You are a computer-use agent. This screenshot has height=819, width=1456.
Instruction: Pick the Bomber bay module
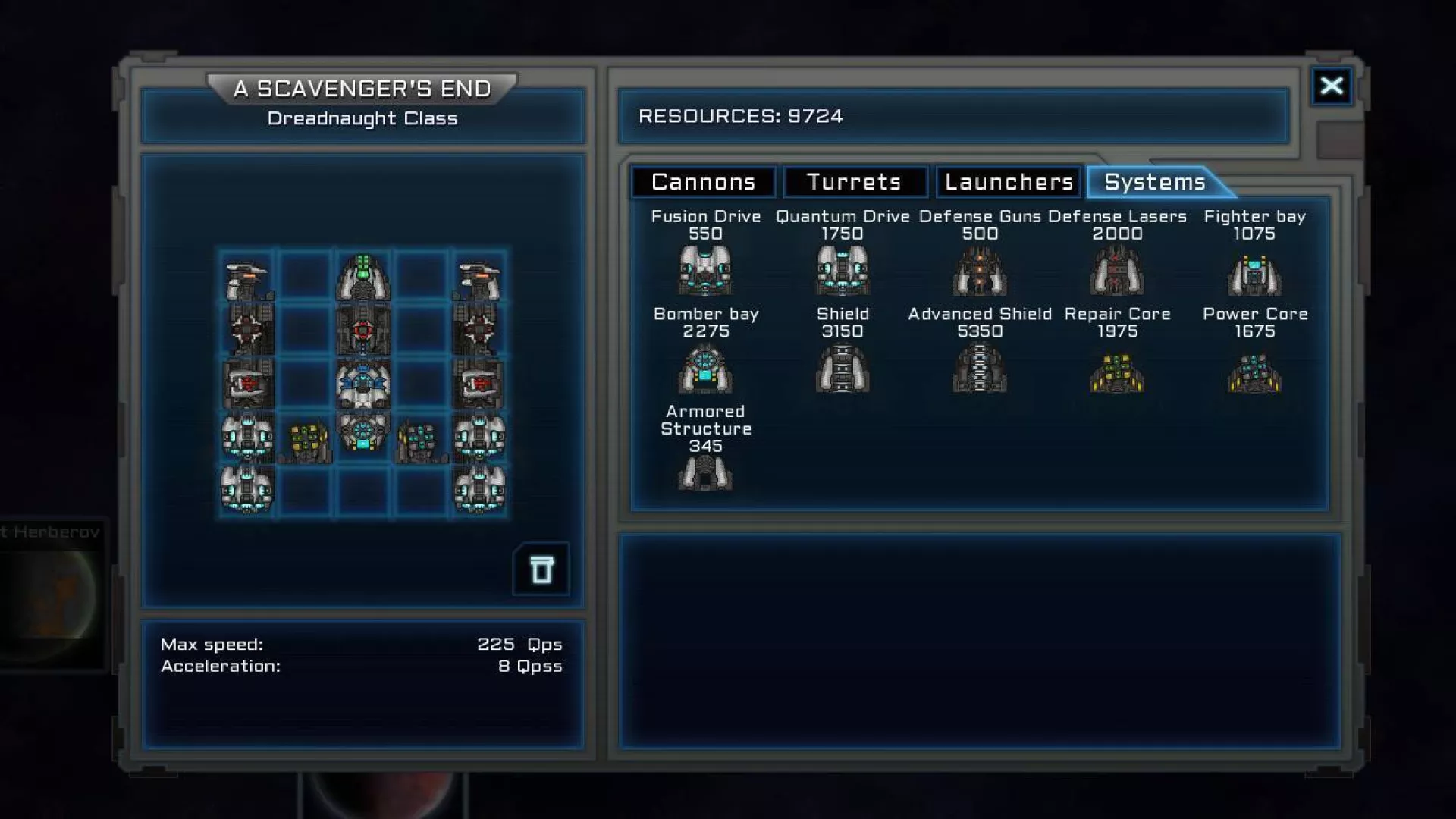pyautogui.click(x=705, y=369)
